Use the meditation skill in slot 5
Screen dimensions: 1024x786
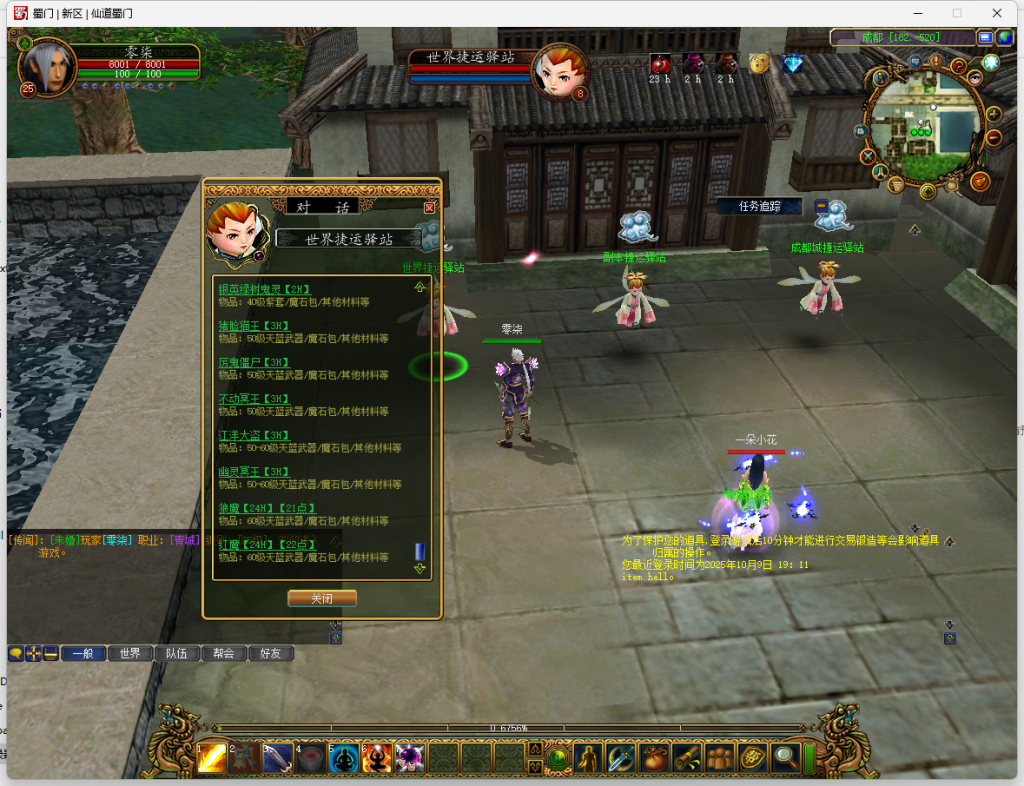[344, 758]
